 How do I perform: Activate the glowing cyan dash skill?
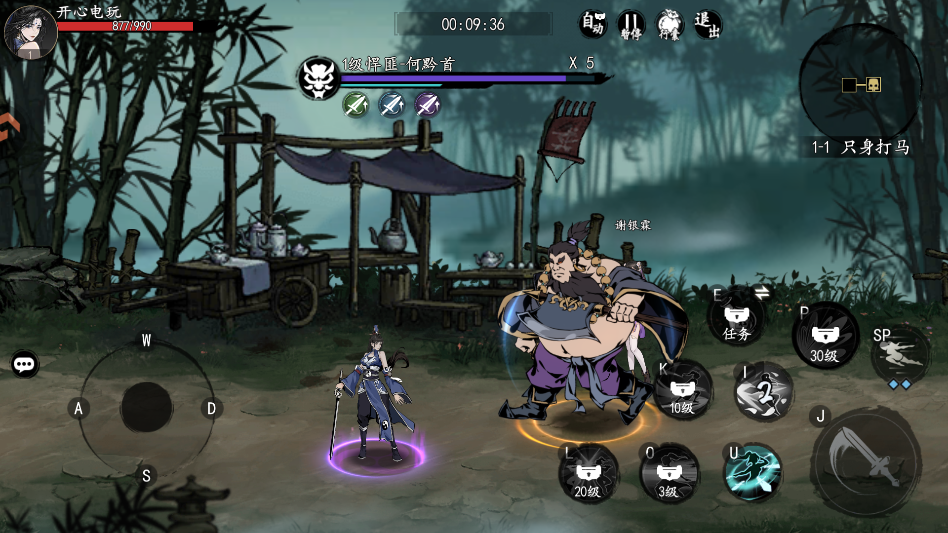pos(753,471)
